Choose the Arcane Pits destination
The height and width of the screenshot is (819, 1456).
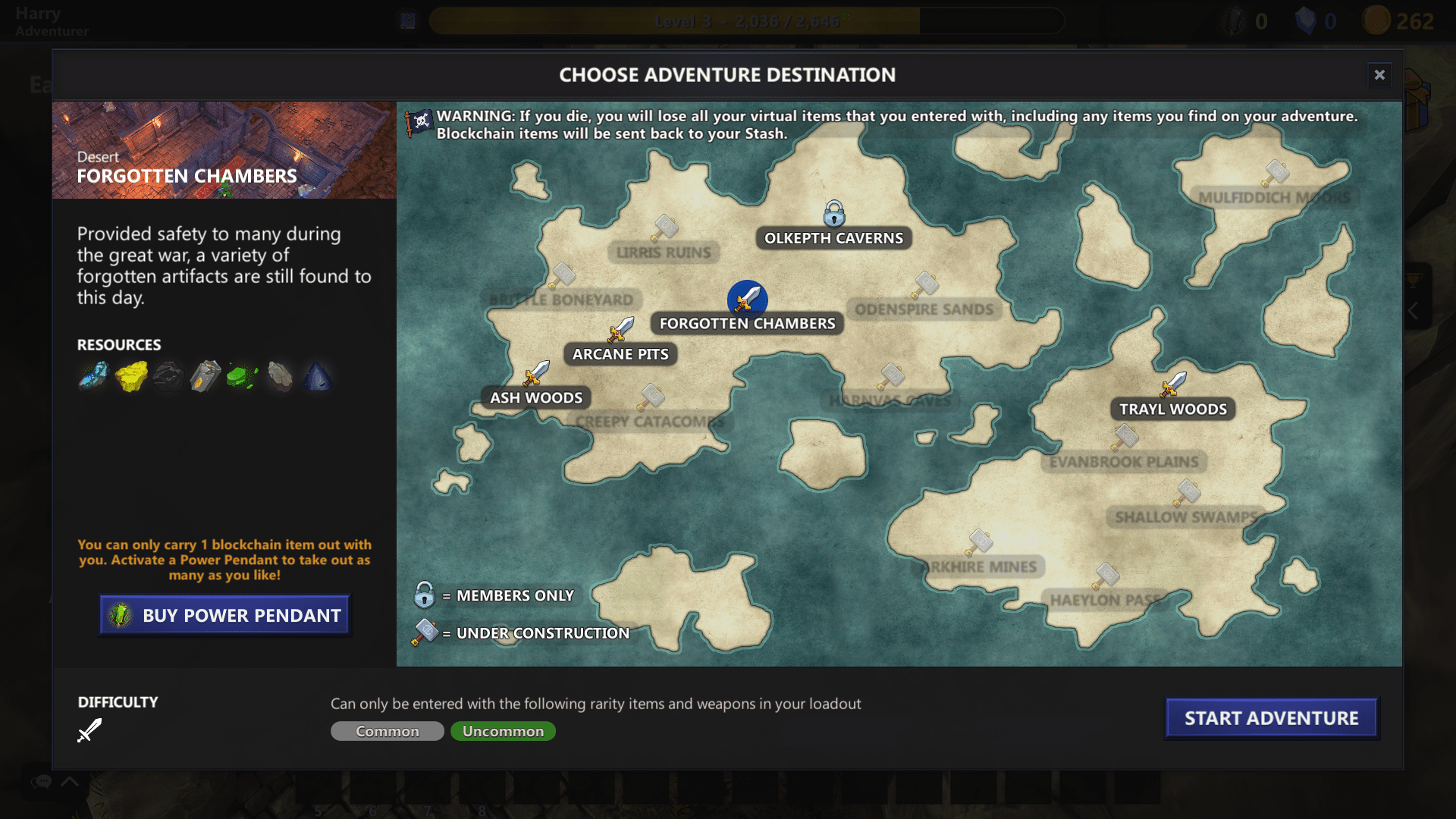click(x=620, y=354)
